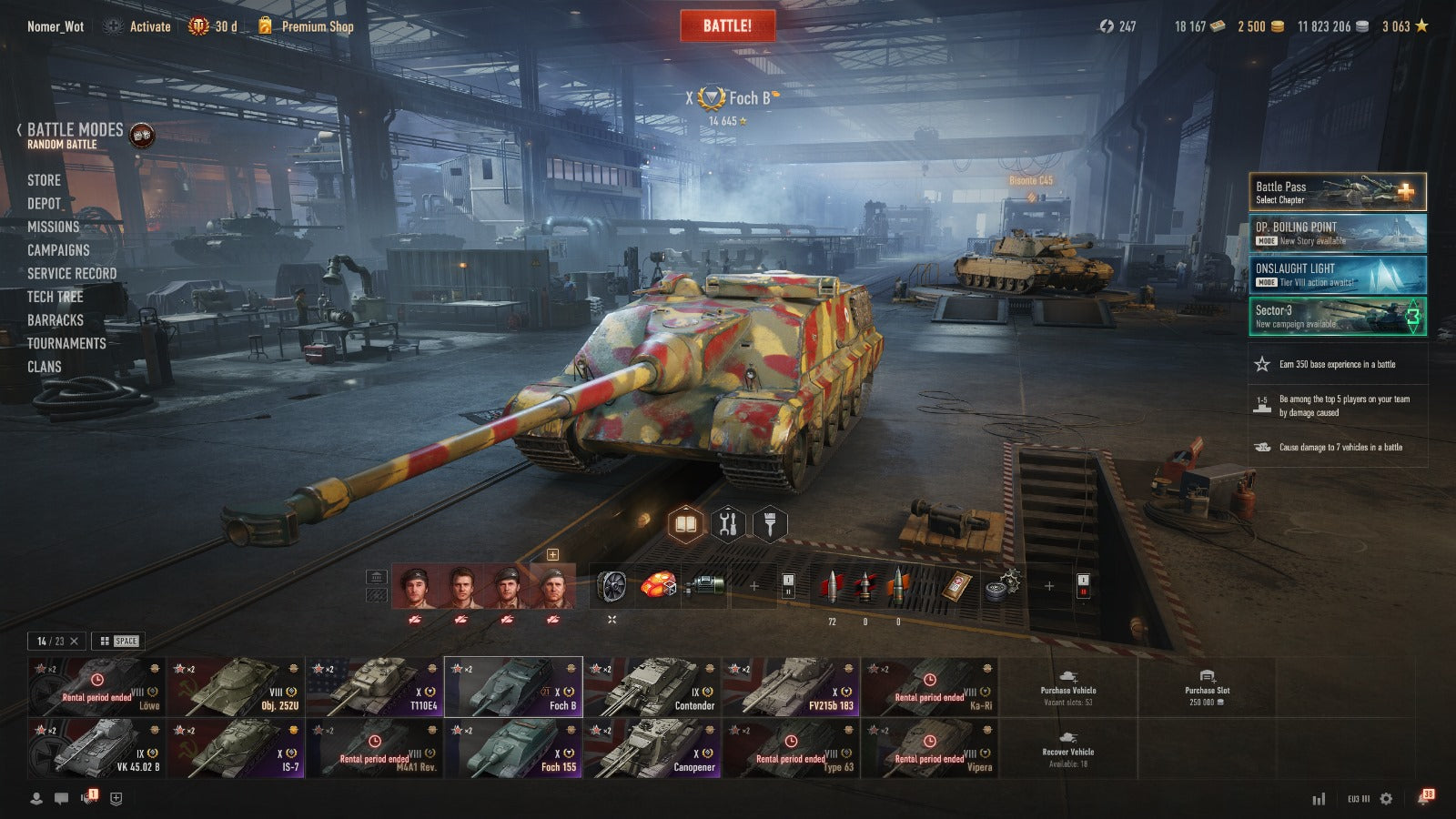Select the T110E4 tank in the carousel

point(374,687)
